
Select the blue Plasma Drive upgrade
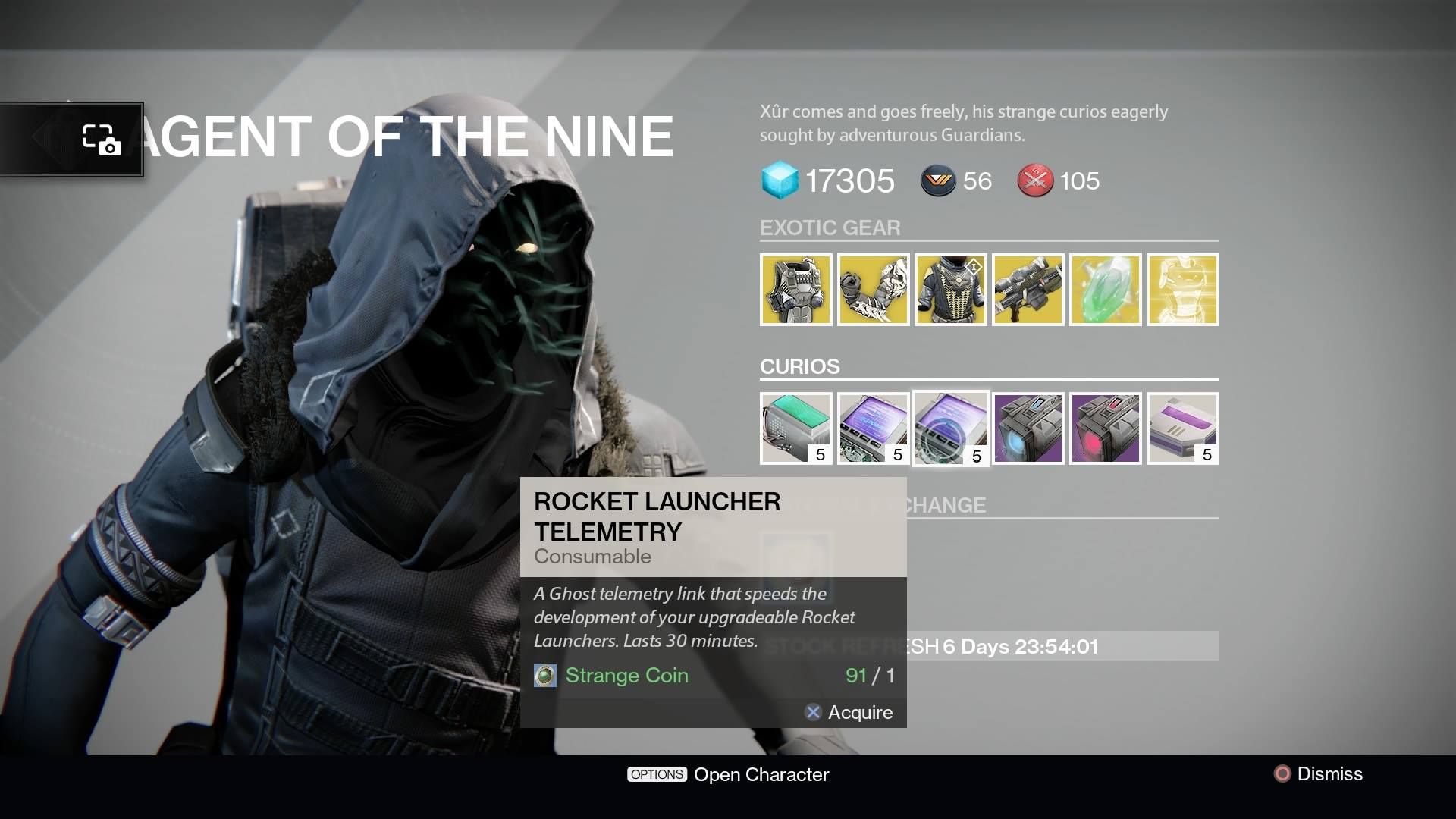1028,428
